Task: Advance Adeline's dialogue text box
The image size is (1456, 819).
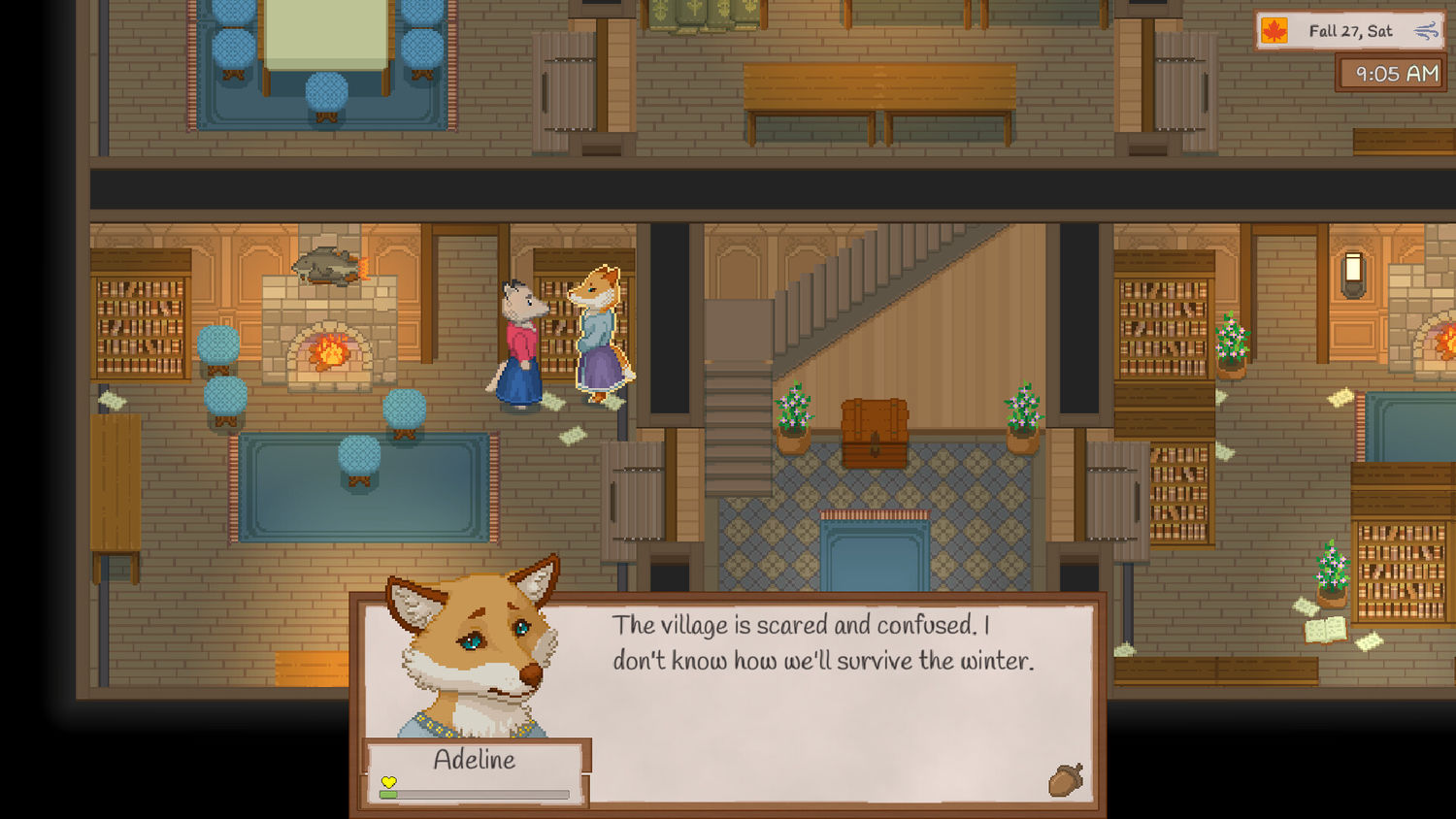Action: coord(825,699)
